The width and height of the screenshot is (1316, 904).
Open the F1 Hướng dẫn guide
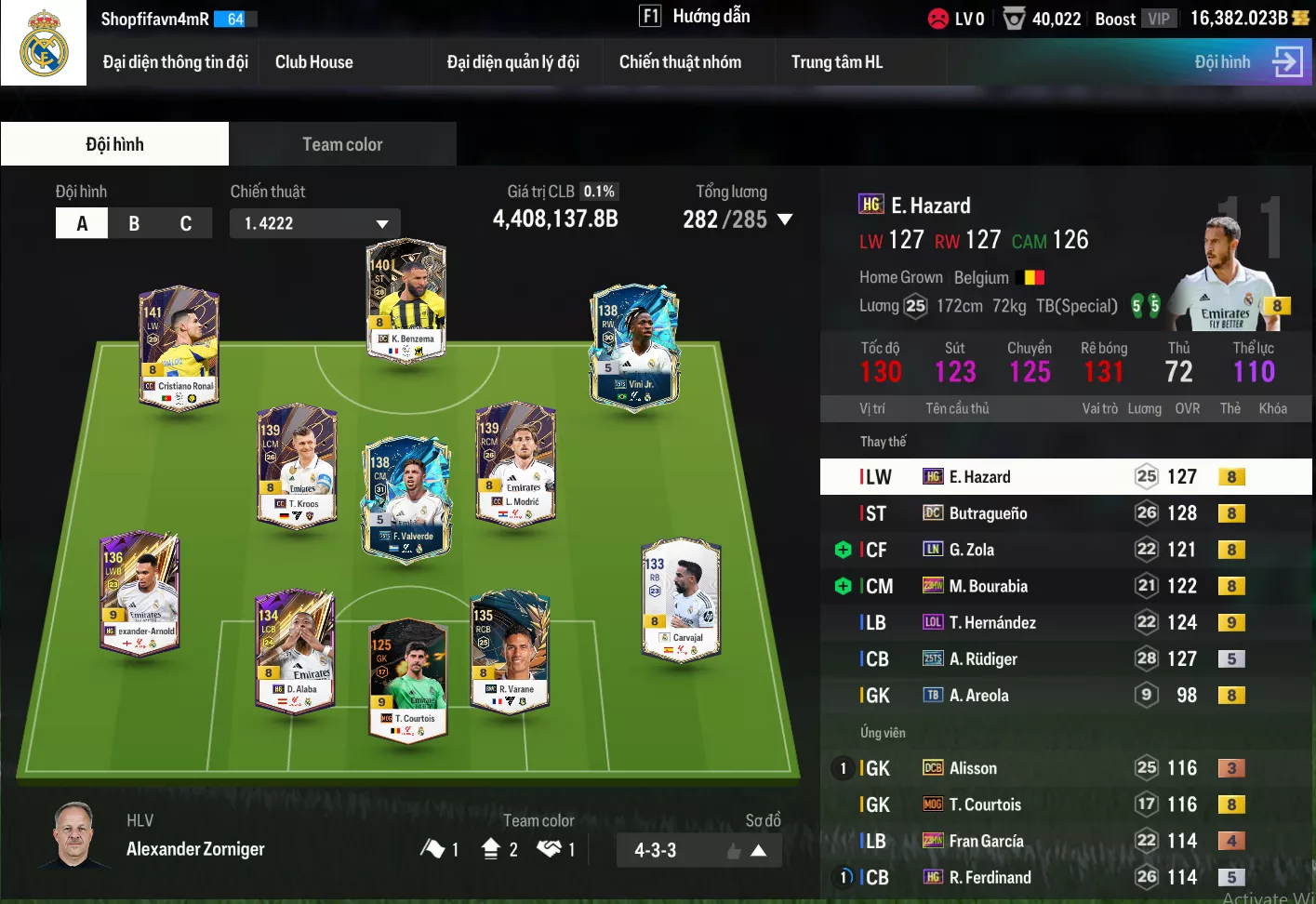(x=695, y=17)
